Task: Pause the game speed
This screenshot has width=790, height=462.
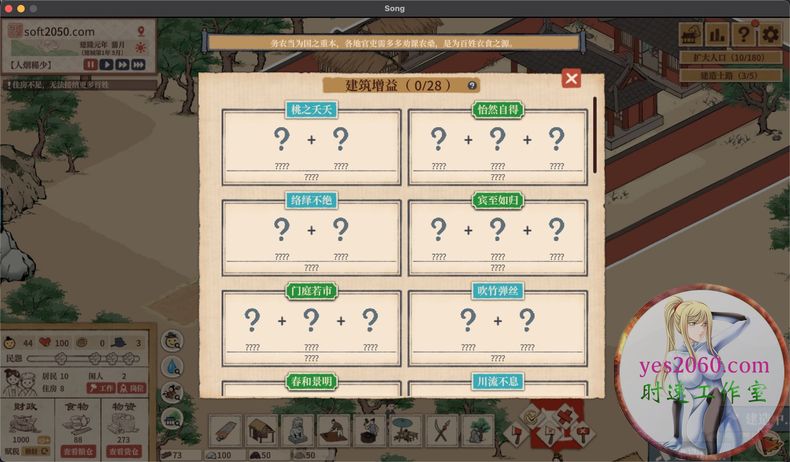Action: click(91, 65)
